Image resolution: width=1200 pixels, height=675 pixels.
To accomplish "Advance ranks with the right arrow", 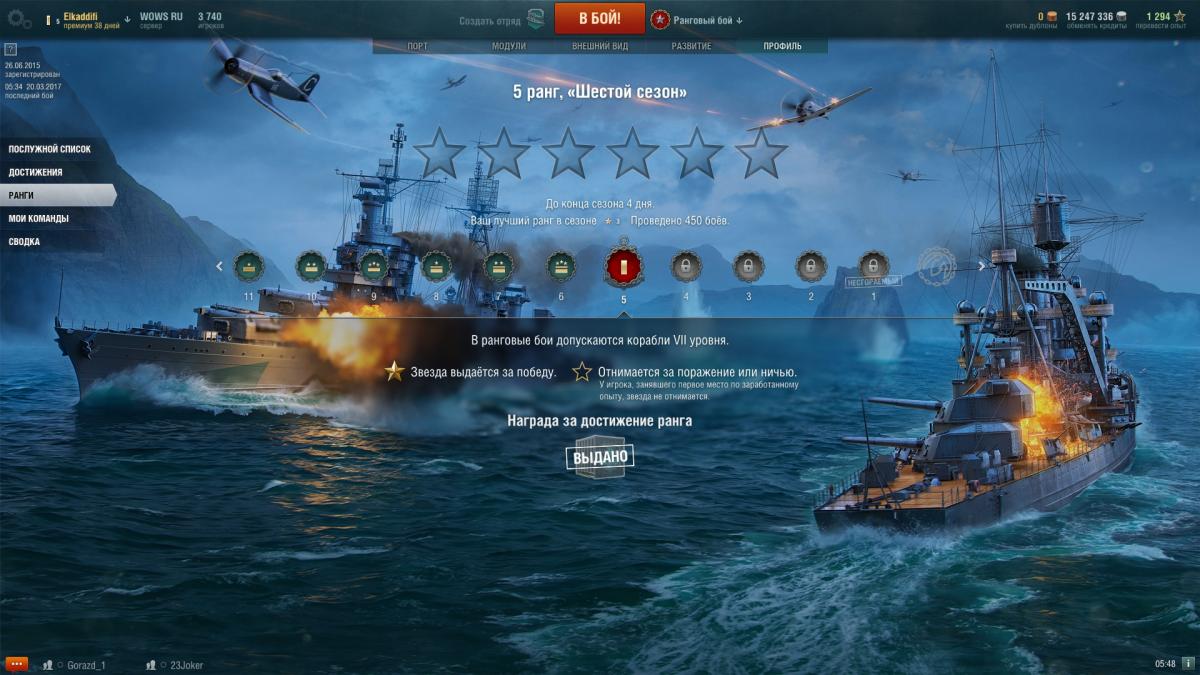I will [982, 266].
